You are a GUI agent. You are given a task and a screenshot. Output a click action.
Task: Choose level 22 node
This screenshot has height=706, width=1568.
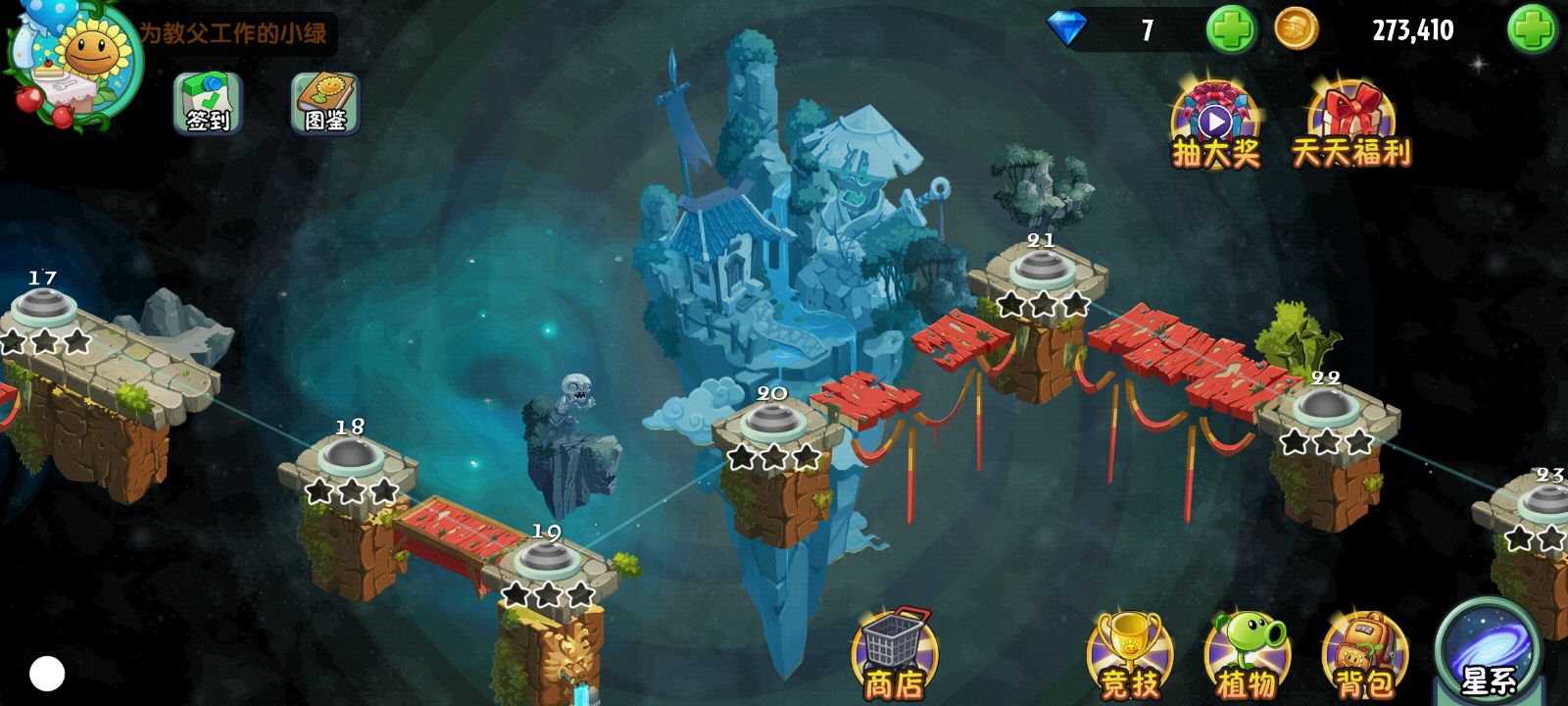point(1325,407)
